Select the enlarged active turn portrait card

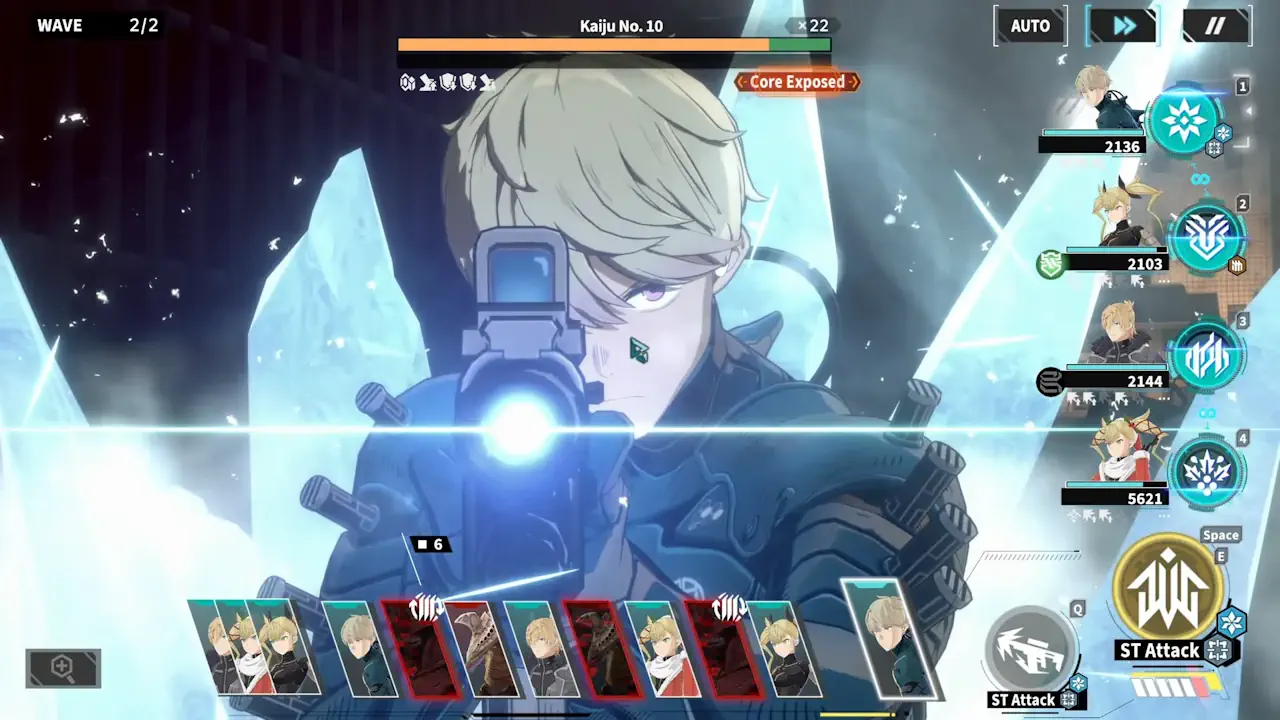coord(890,638)
